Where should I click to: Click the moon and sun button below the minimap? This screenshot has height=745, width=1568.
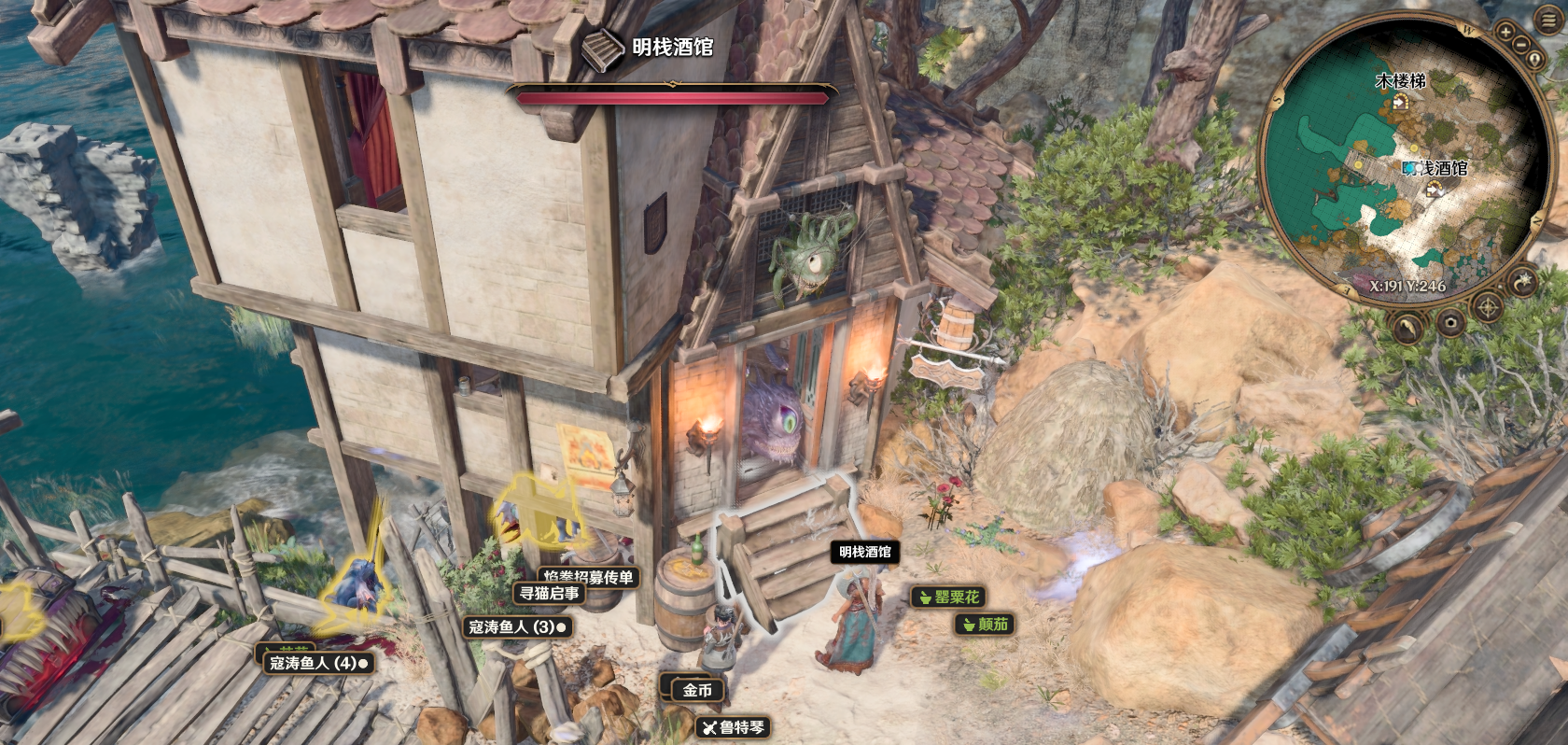tap(1522, 281)
